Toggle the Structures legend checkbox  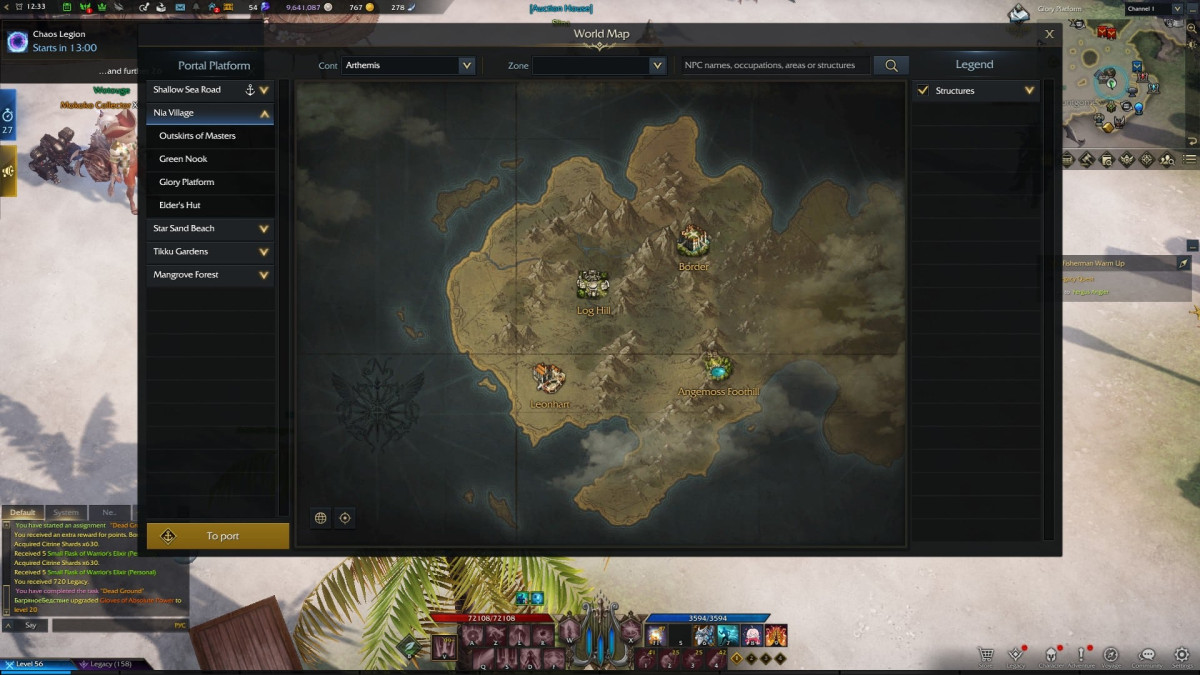point(923,91)
